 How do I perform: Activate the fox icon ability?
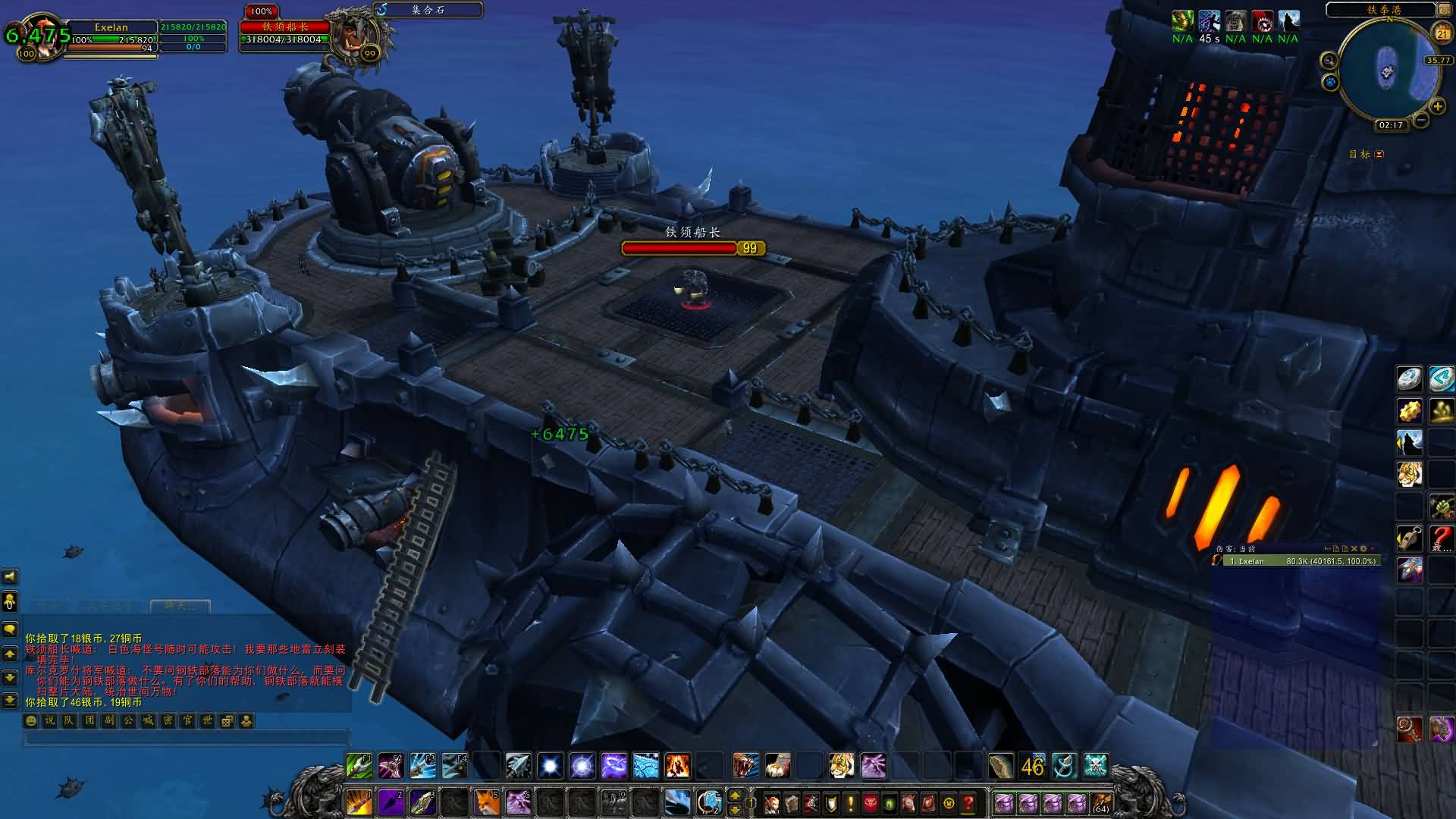(x=486, y=802)
